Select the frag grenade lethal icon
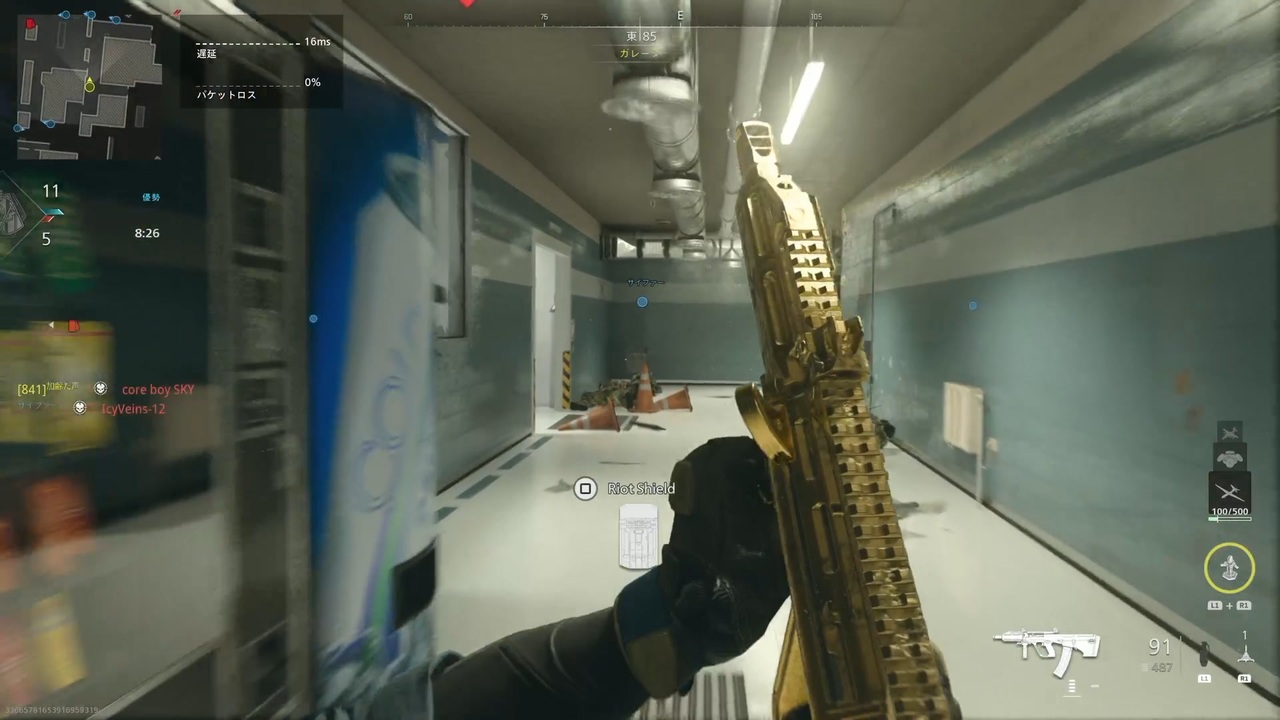Screen dimensions: 1280x720 click(1203, 652)
